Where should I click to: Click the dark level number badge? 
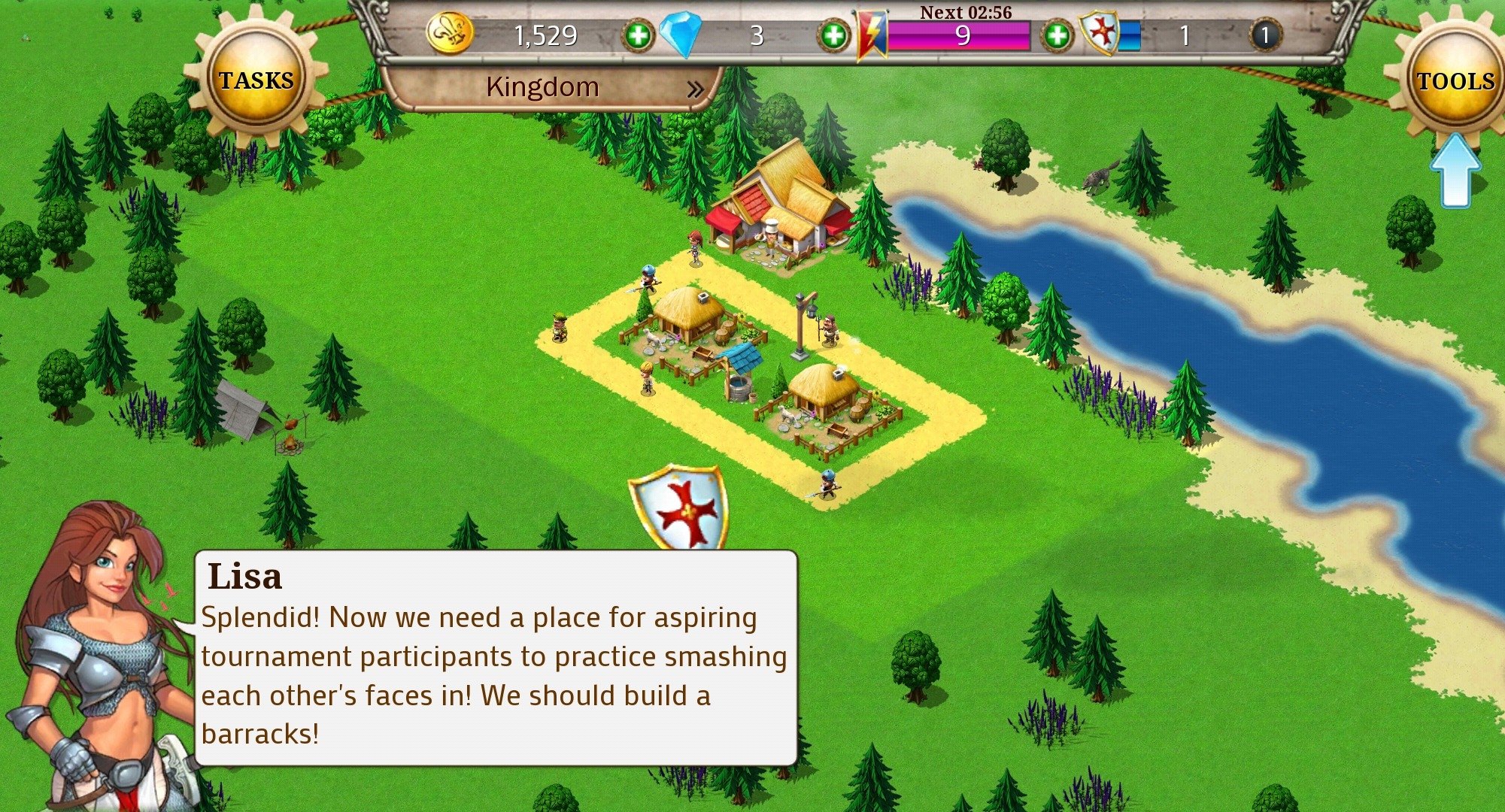[x=1265, y=35]
